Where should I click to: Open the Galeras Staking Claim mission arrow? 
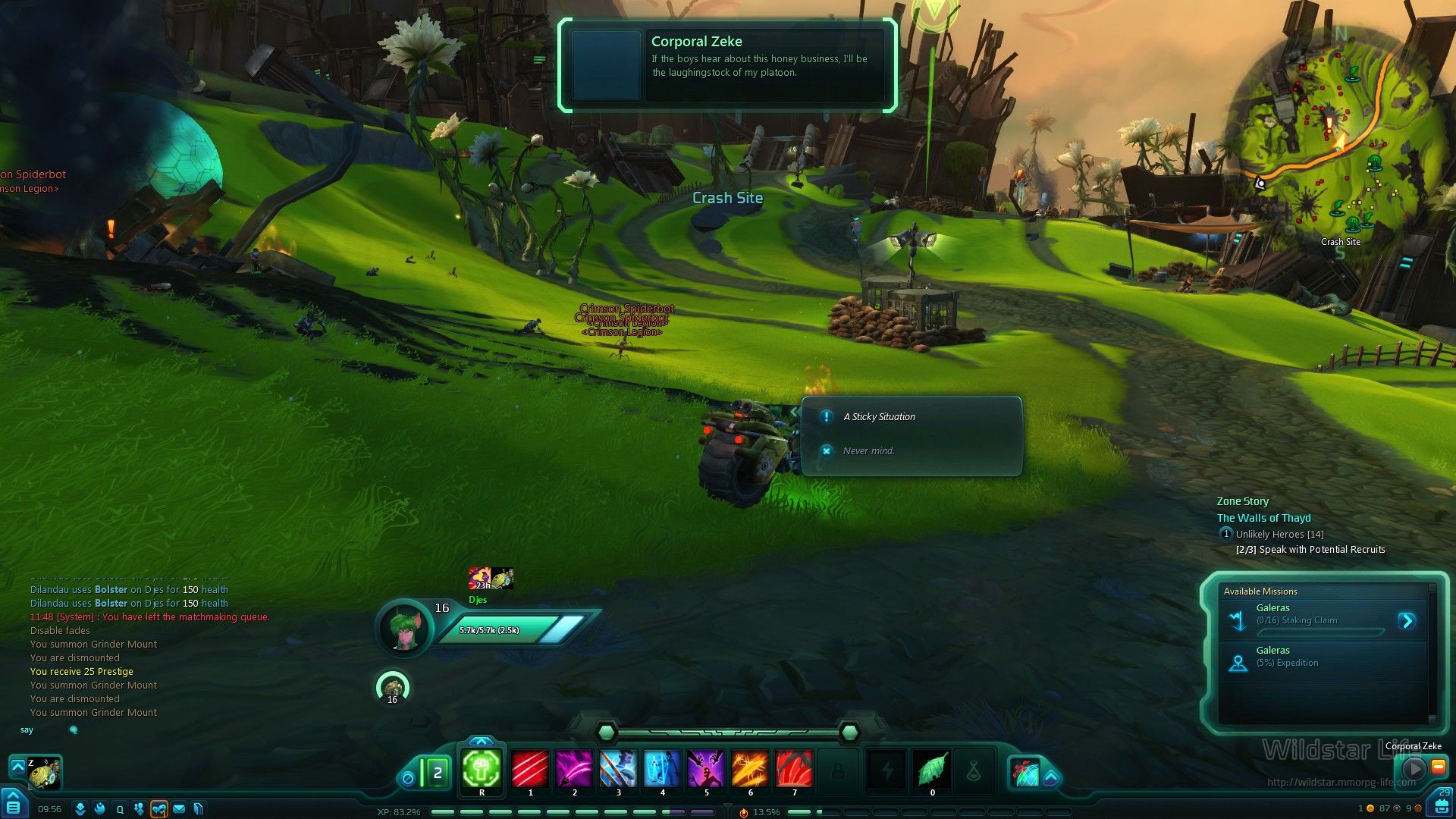pos(1407,621)
